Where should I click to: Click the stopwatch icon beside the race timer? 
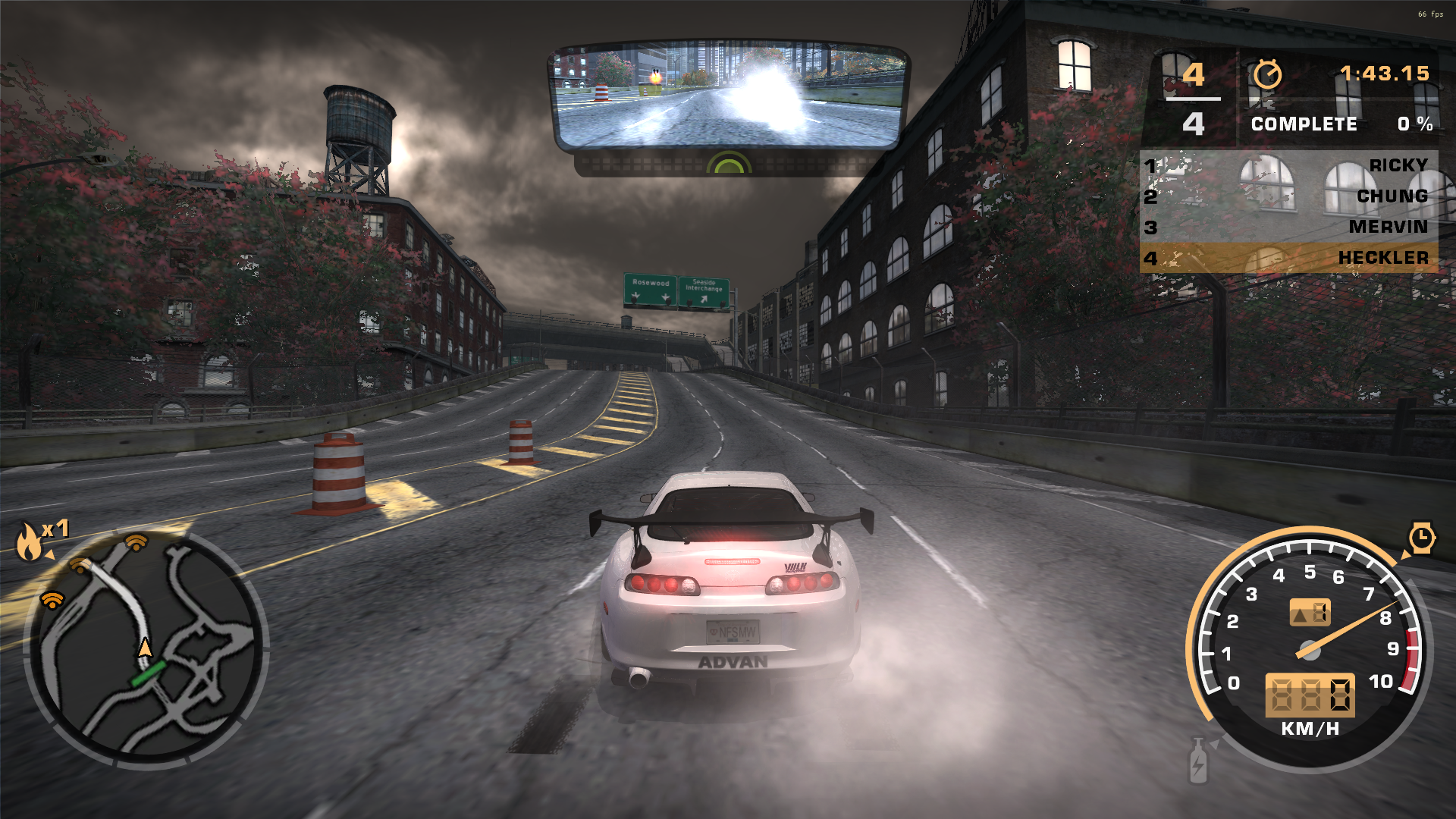(x=1268, y=75)
